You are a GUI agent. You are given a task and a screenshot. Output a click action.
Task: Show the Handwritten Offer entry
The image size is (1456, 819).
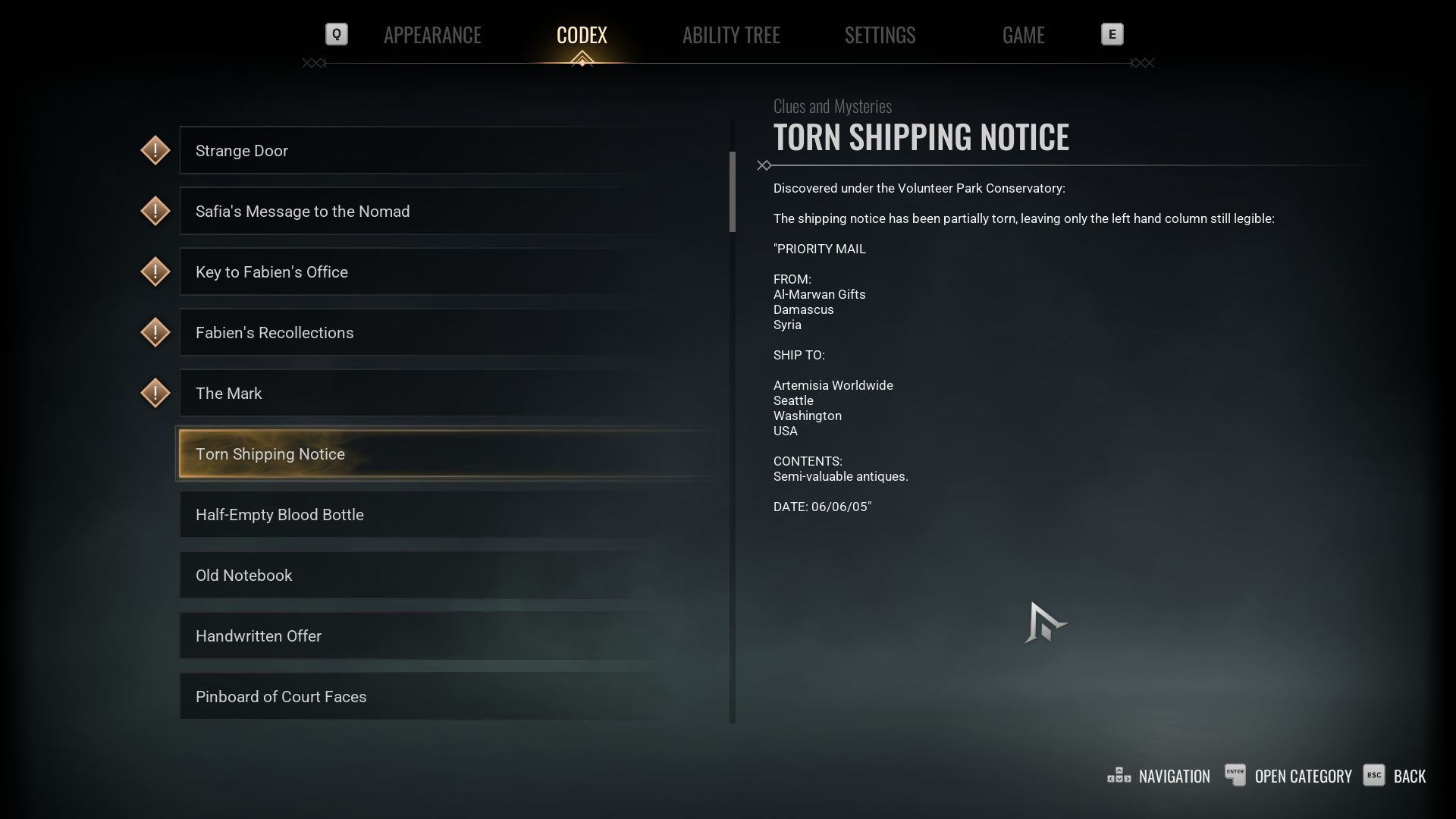[x=447, y=636]
